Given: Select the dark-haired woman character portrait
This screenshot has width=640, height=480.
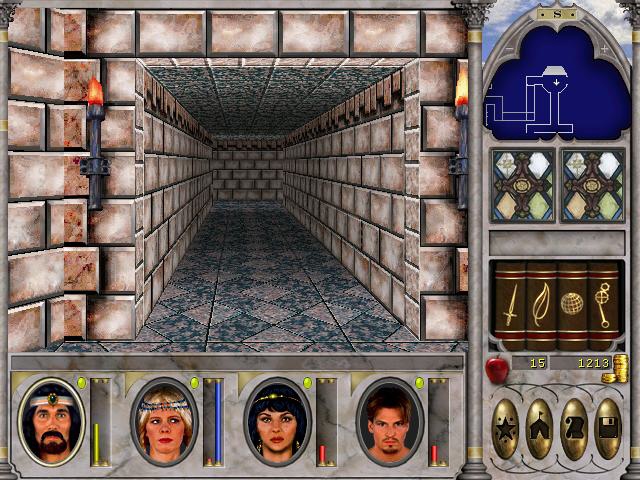Looking at the screenshot, I should click(277, 421).
